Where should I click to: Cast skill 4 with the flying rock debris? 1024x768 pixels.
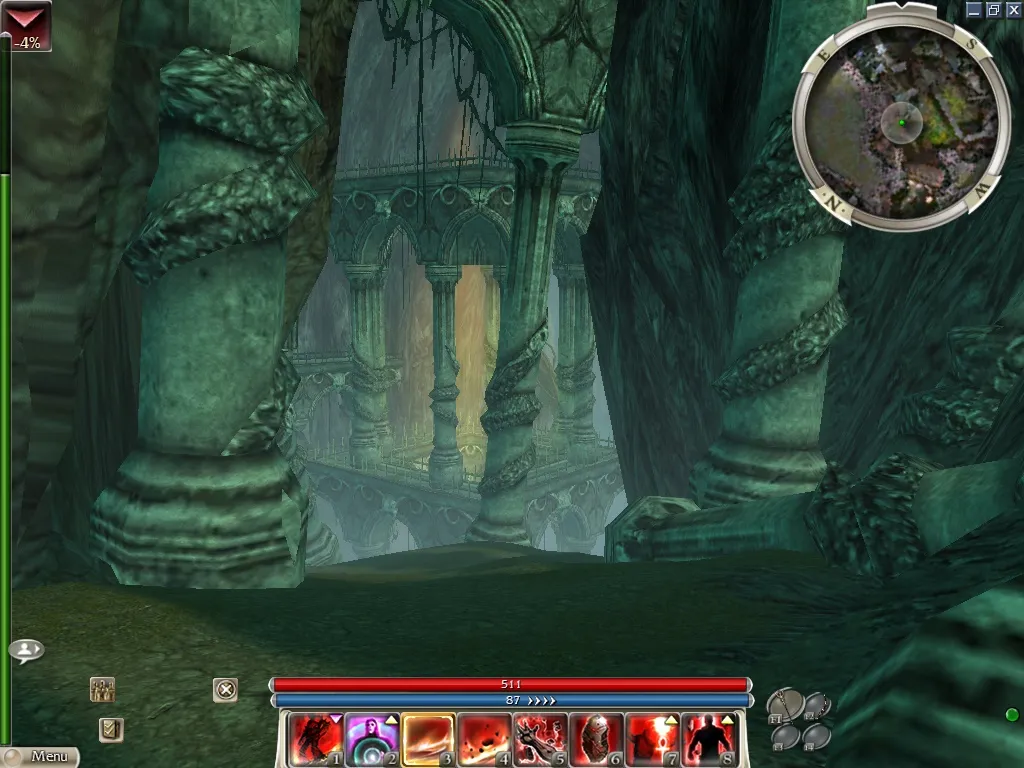click(485, 739)
